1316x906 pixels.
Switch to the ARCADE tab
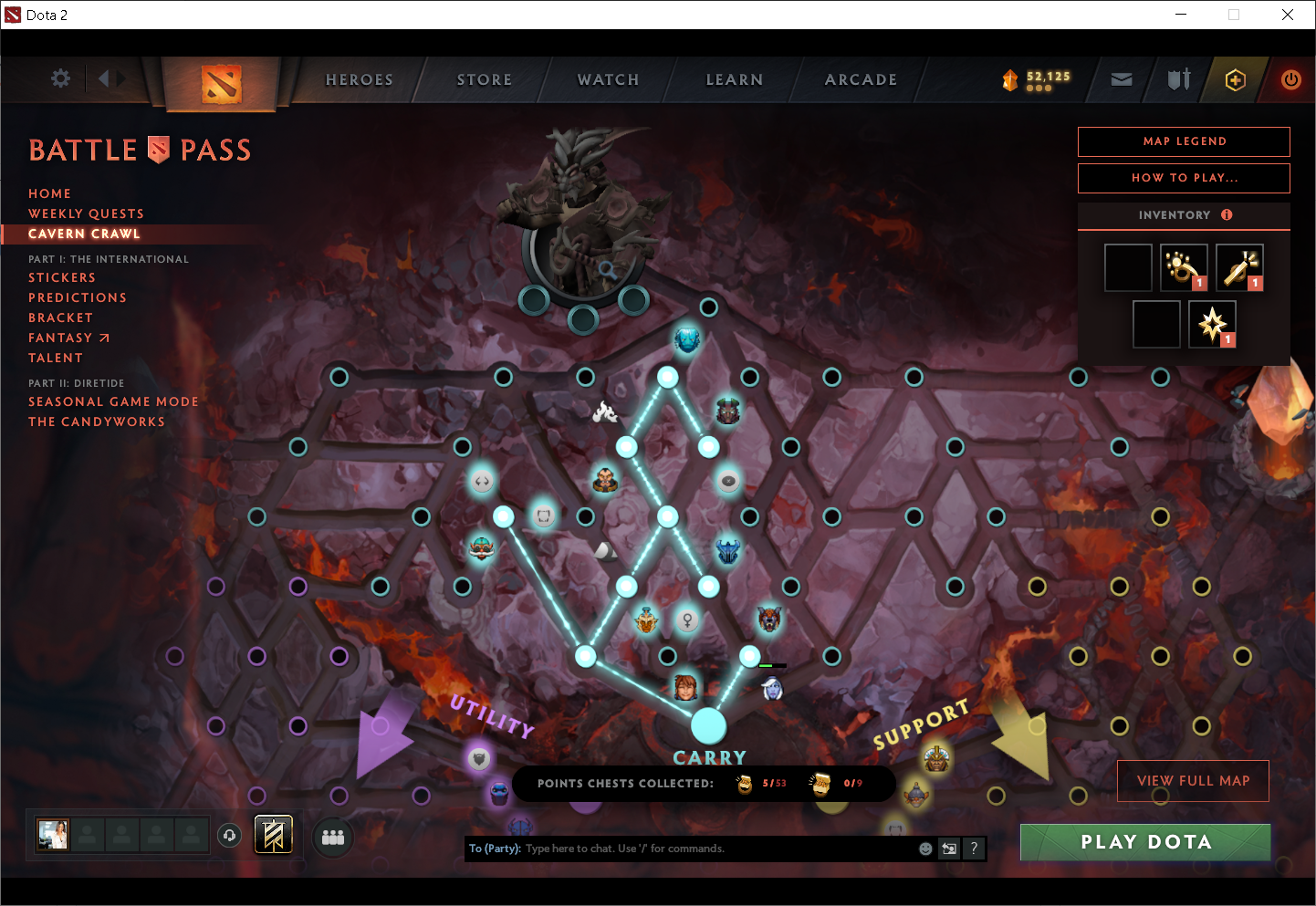[x=861, y=79]
